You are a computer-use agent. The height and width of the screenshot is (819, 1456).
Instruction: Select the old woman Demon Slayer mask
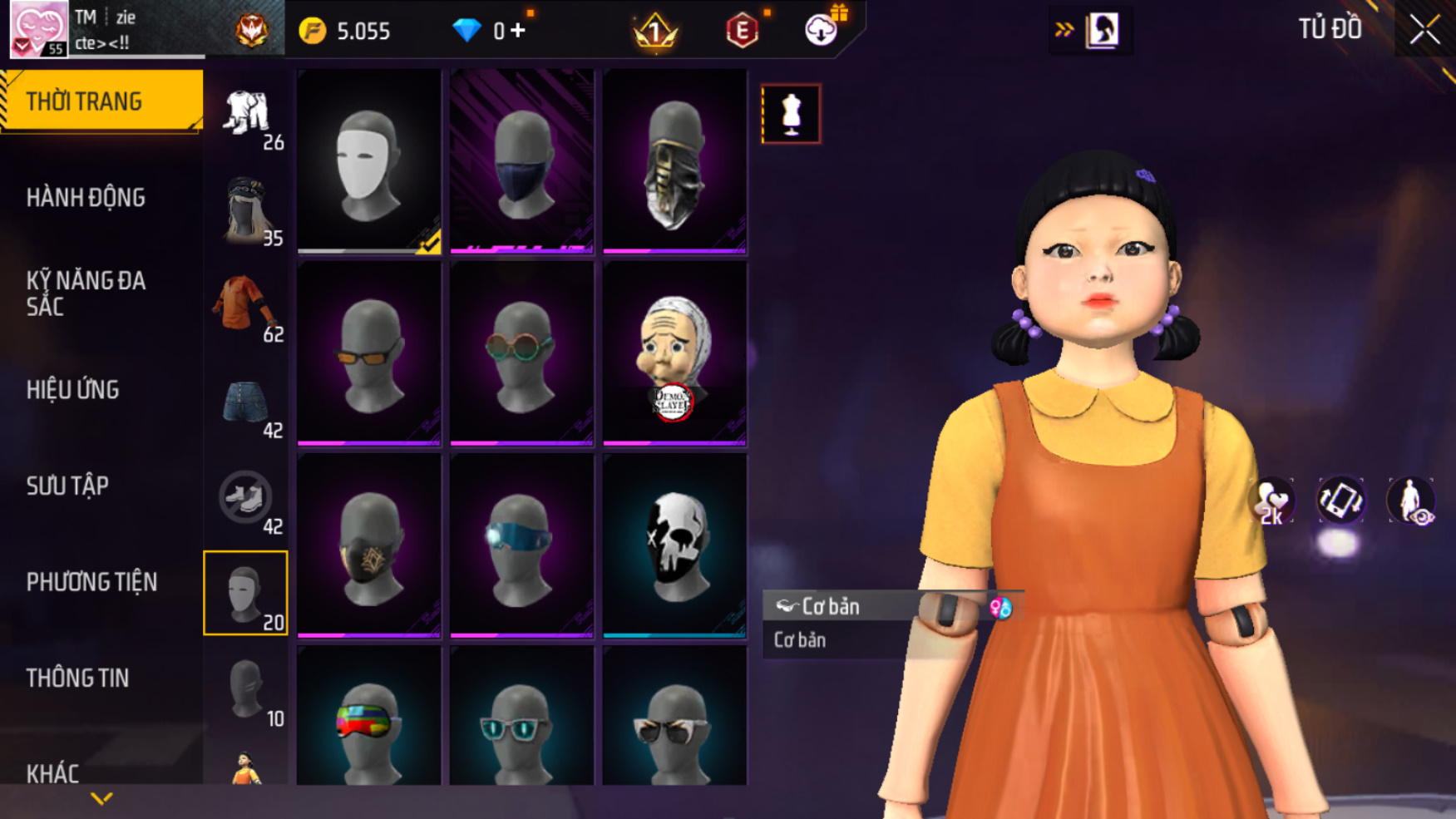(674, 353)
